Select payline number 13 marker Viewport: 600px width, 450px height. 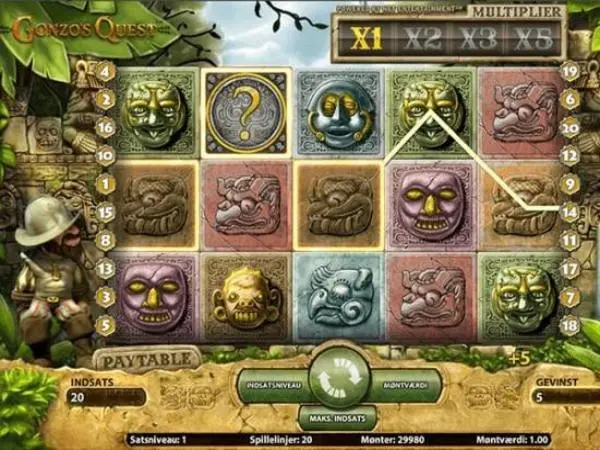coord(105,268)
